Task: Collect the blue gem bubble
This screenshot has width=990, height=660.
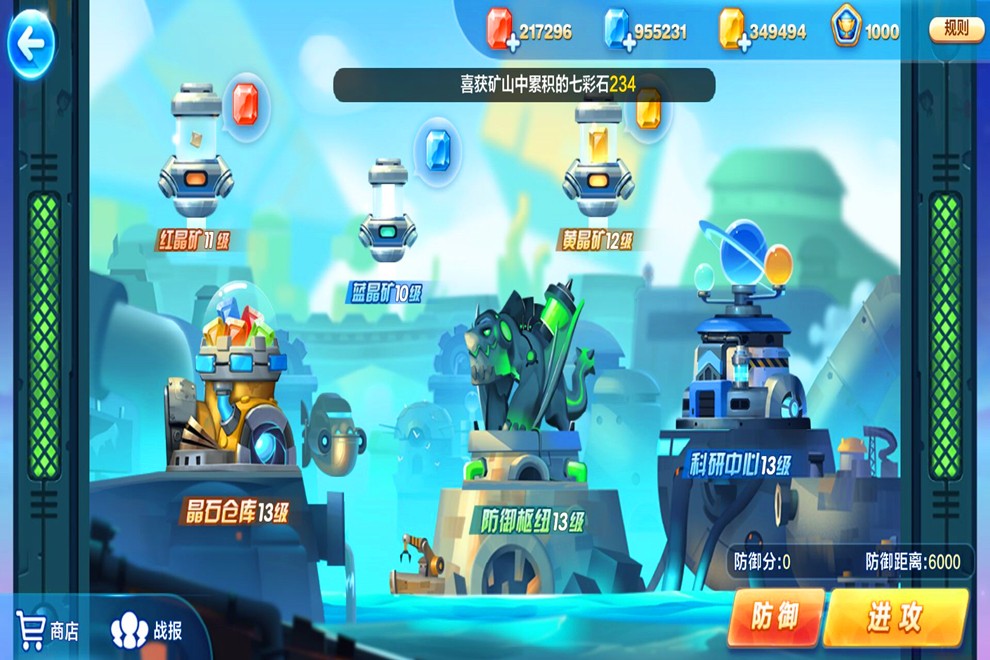Action: [x=438, y=147]
